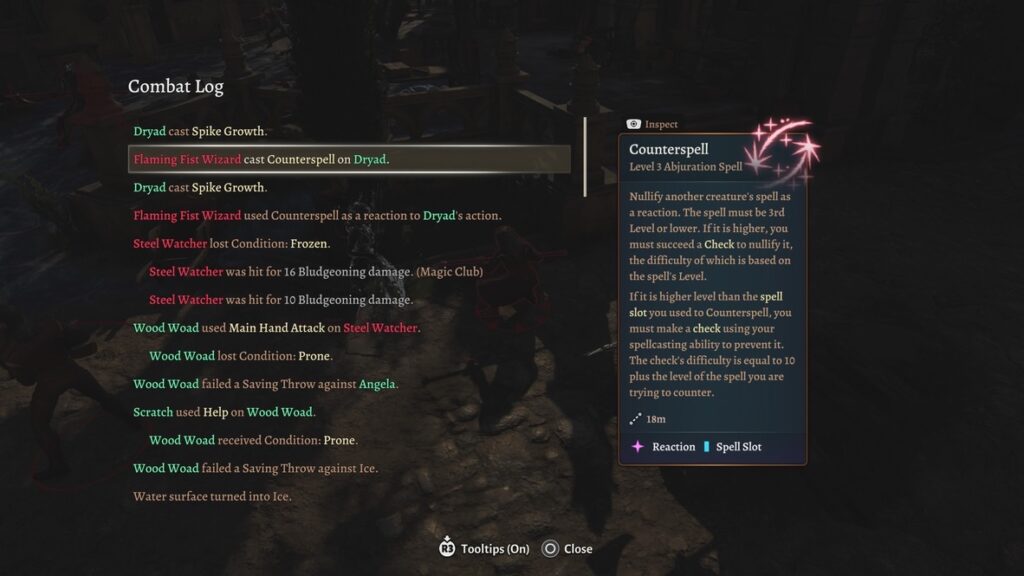The height and width of the screenshot is (576, 1024).
Task: Select the Water surface turned into Ice entry
Action: 212,496
